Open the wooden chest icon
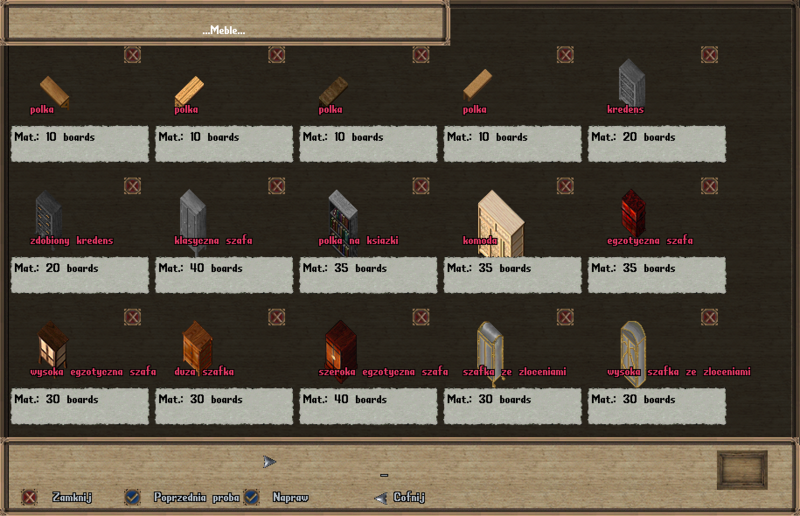Screen dimensions: 800x516 click(742, 470)
